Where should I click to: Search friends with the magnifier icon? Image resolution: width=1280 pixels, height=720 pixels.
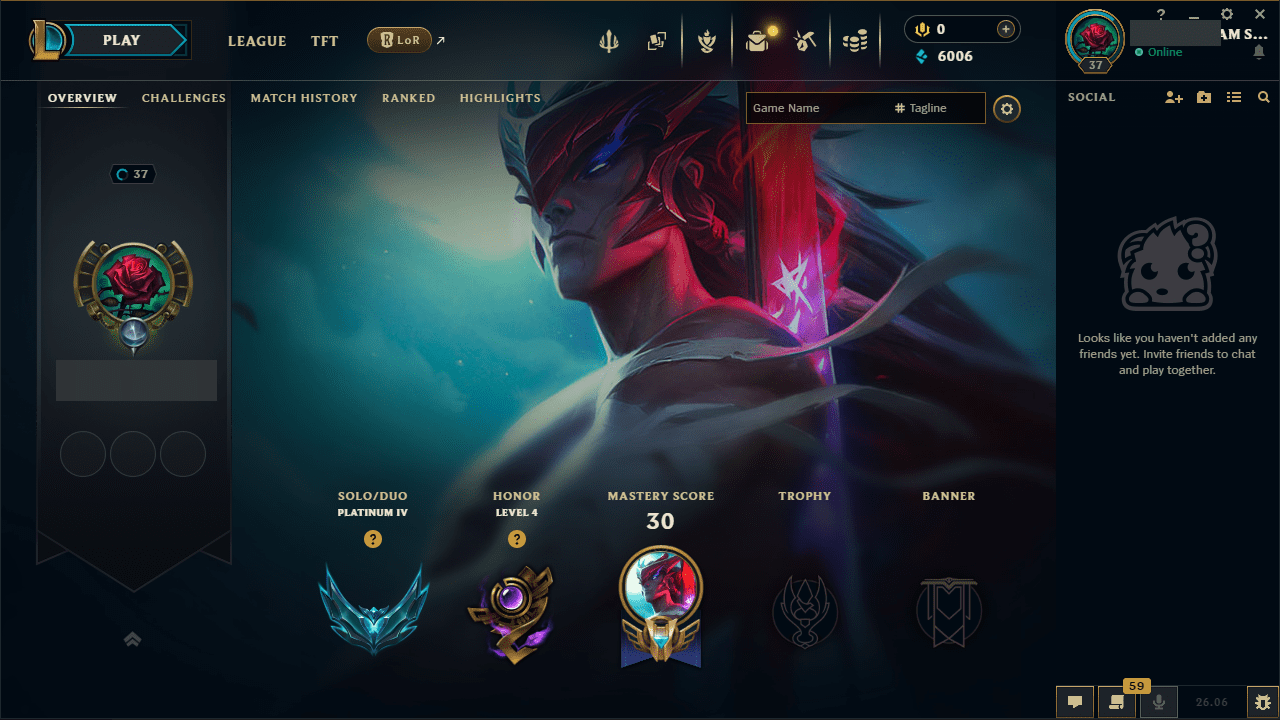1263,97
